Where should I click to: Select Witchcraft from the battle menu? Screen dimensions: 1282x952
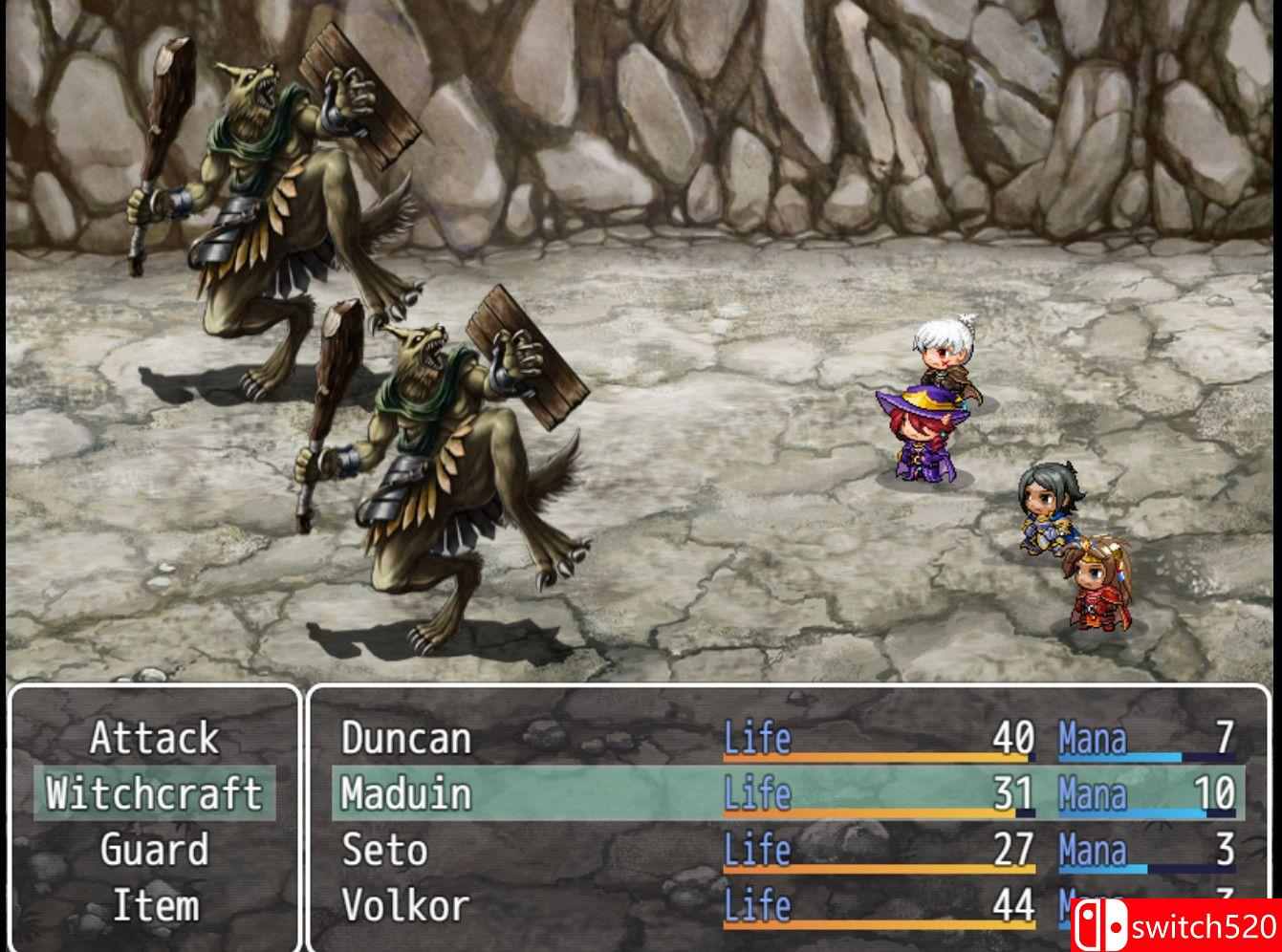click(x=154, y=794)
